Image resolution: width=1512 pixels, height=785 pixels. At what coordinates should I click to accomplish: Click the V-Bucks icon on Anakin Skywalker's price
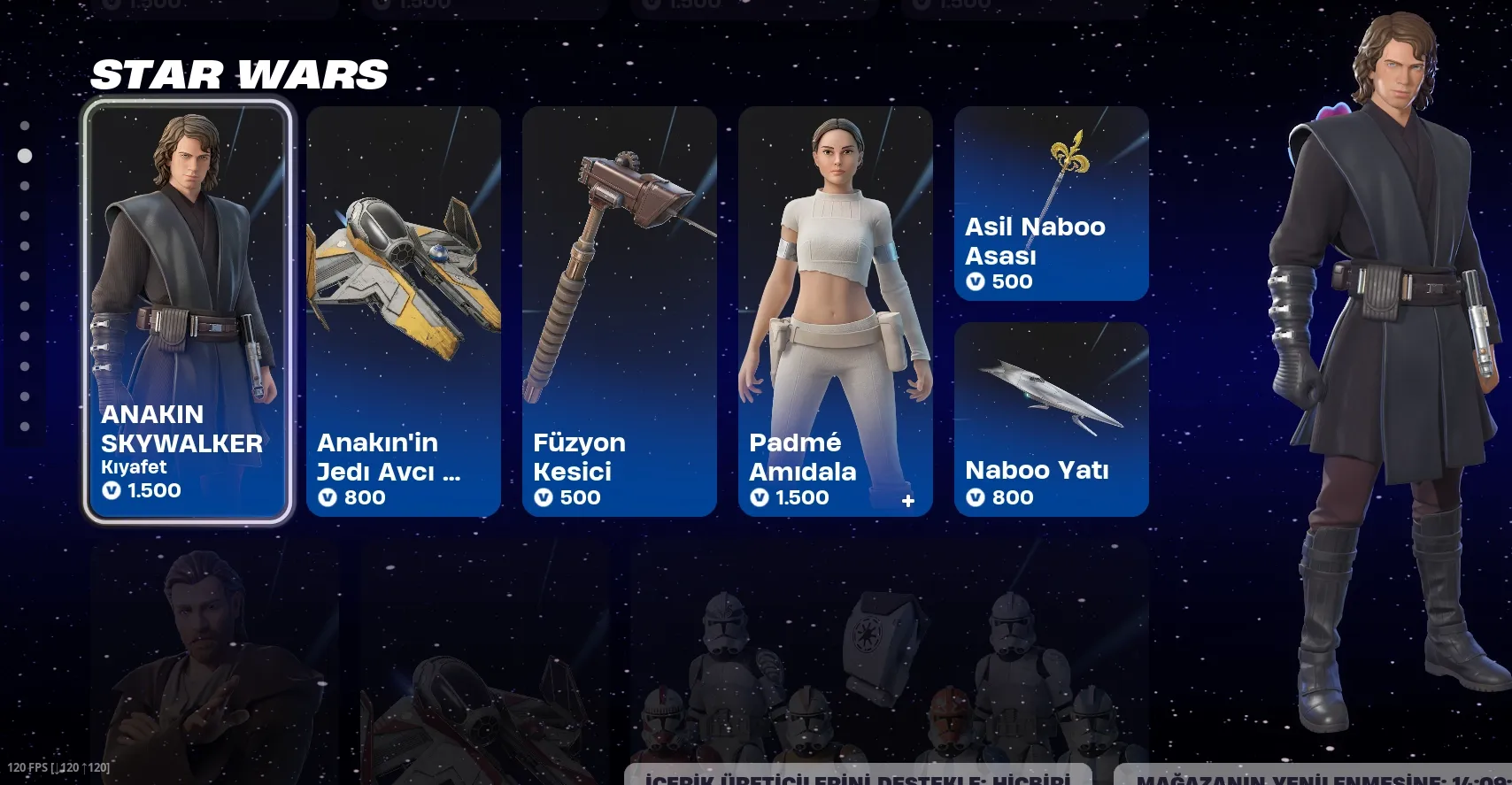click(x=111, y=489)
